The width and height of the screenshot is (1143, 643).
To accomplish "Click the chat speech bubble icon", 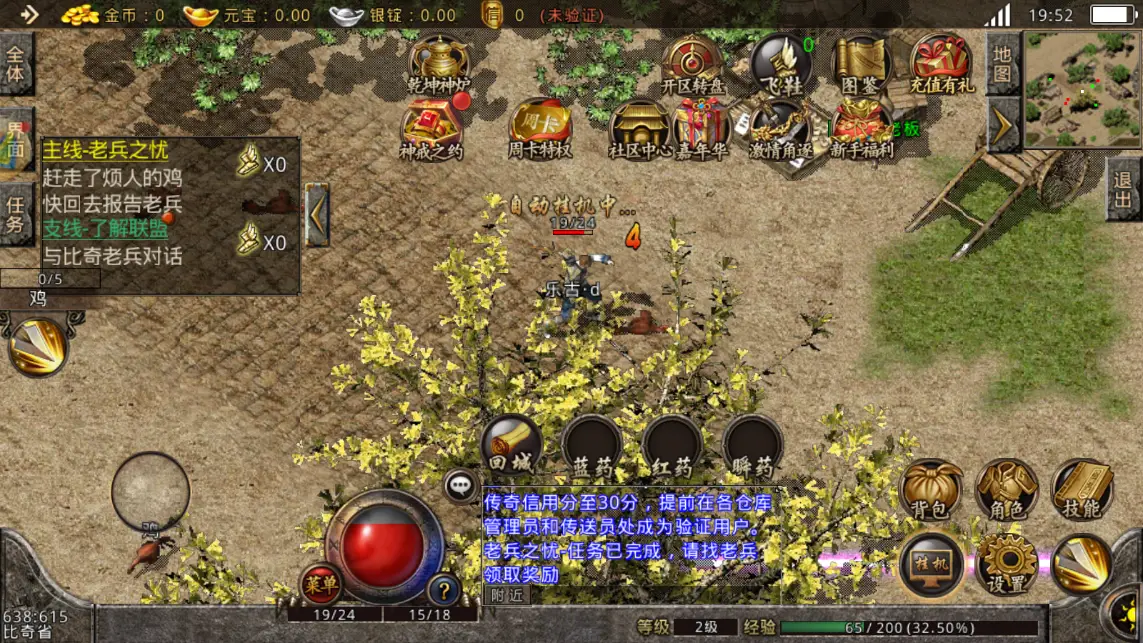I will tap(460, 486).
